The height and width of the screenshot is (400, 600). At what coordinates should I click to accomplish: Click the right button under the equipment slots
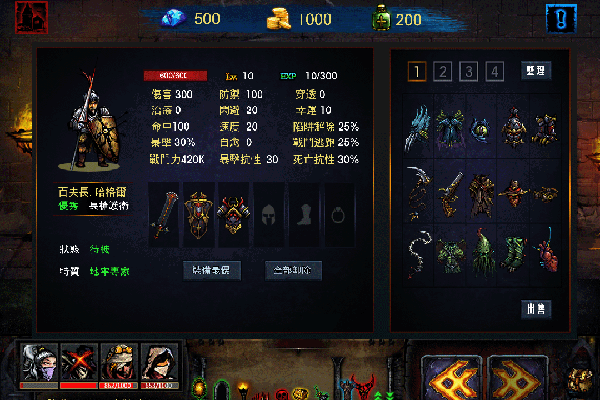[x=293, y=270]
